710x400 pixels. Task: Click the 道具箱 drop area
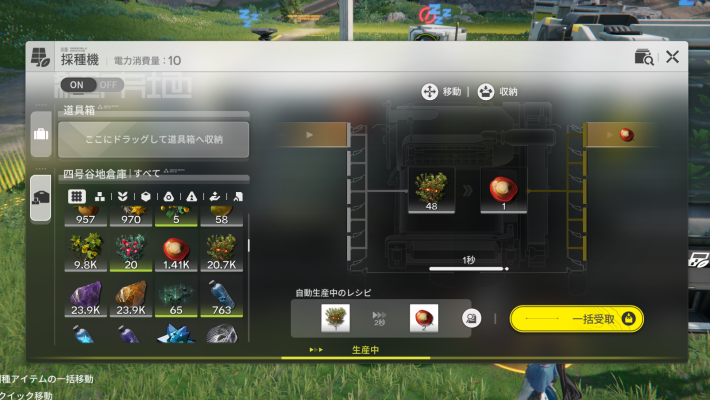[x=153, y=139]
